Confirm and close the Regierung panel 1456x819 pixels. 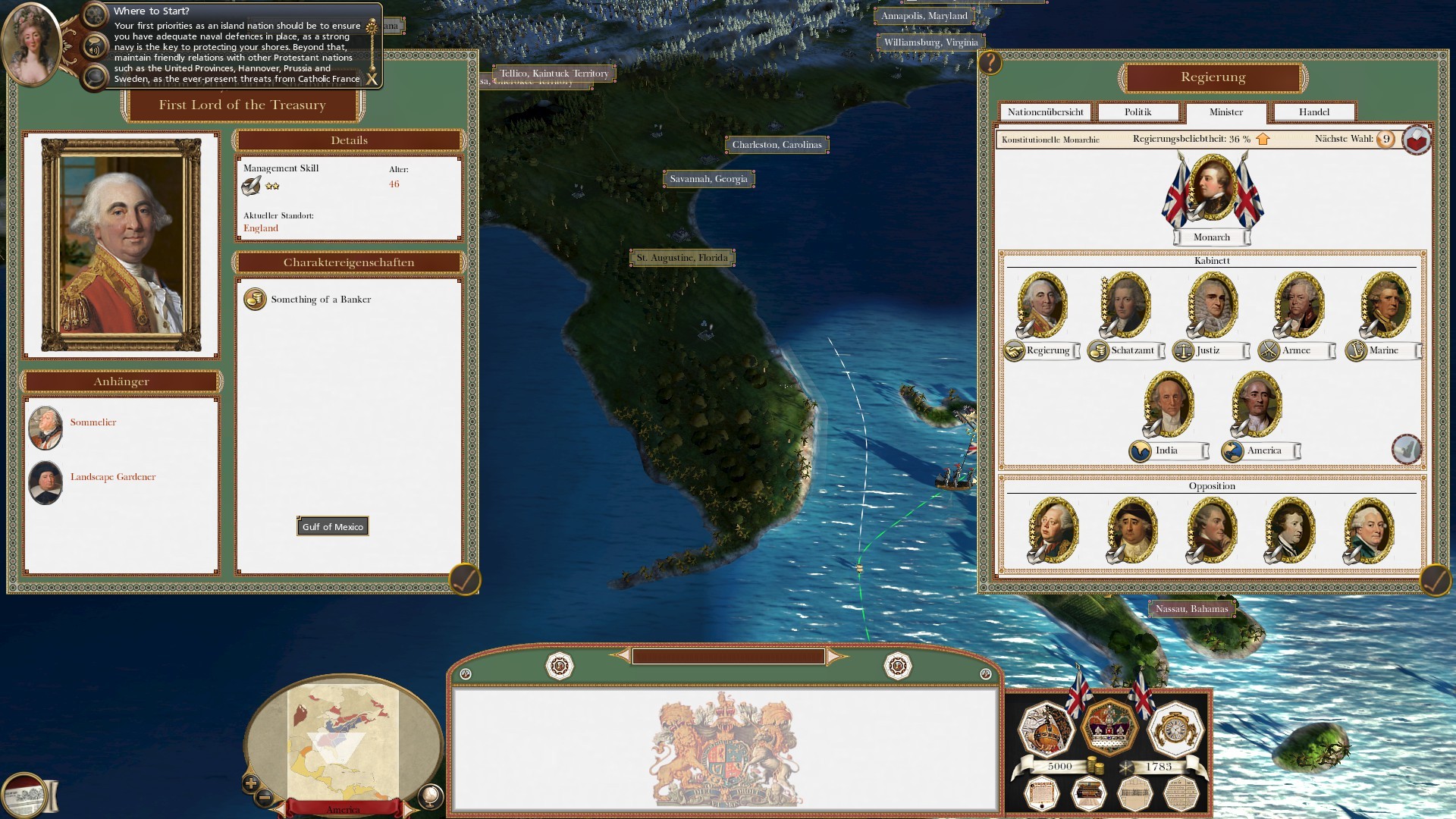[1435, 581]
